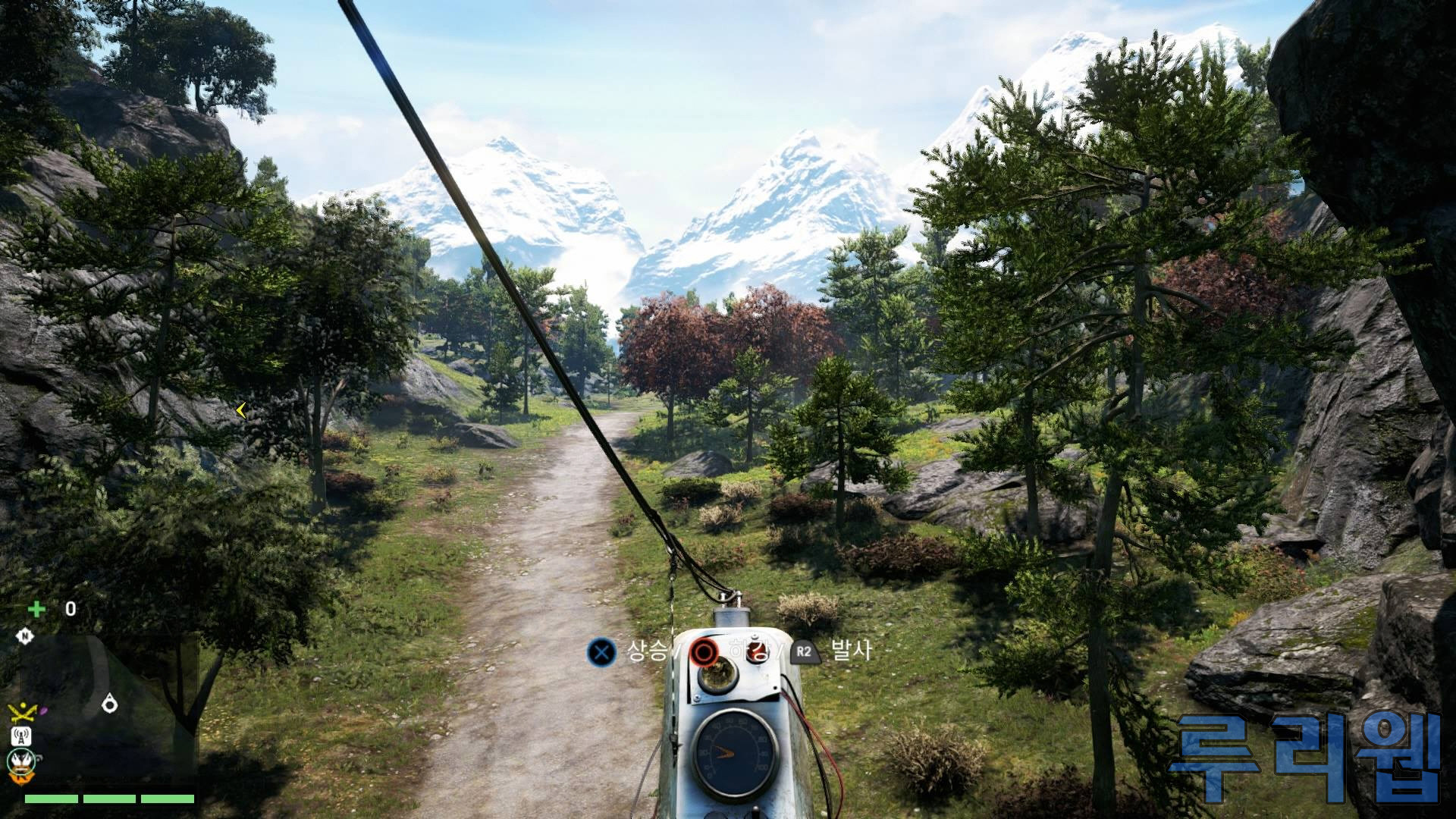Click the green healing syringe cross icon
This screenshot has height=819, width=1456.
(36, 609)
